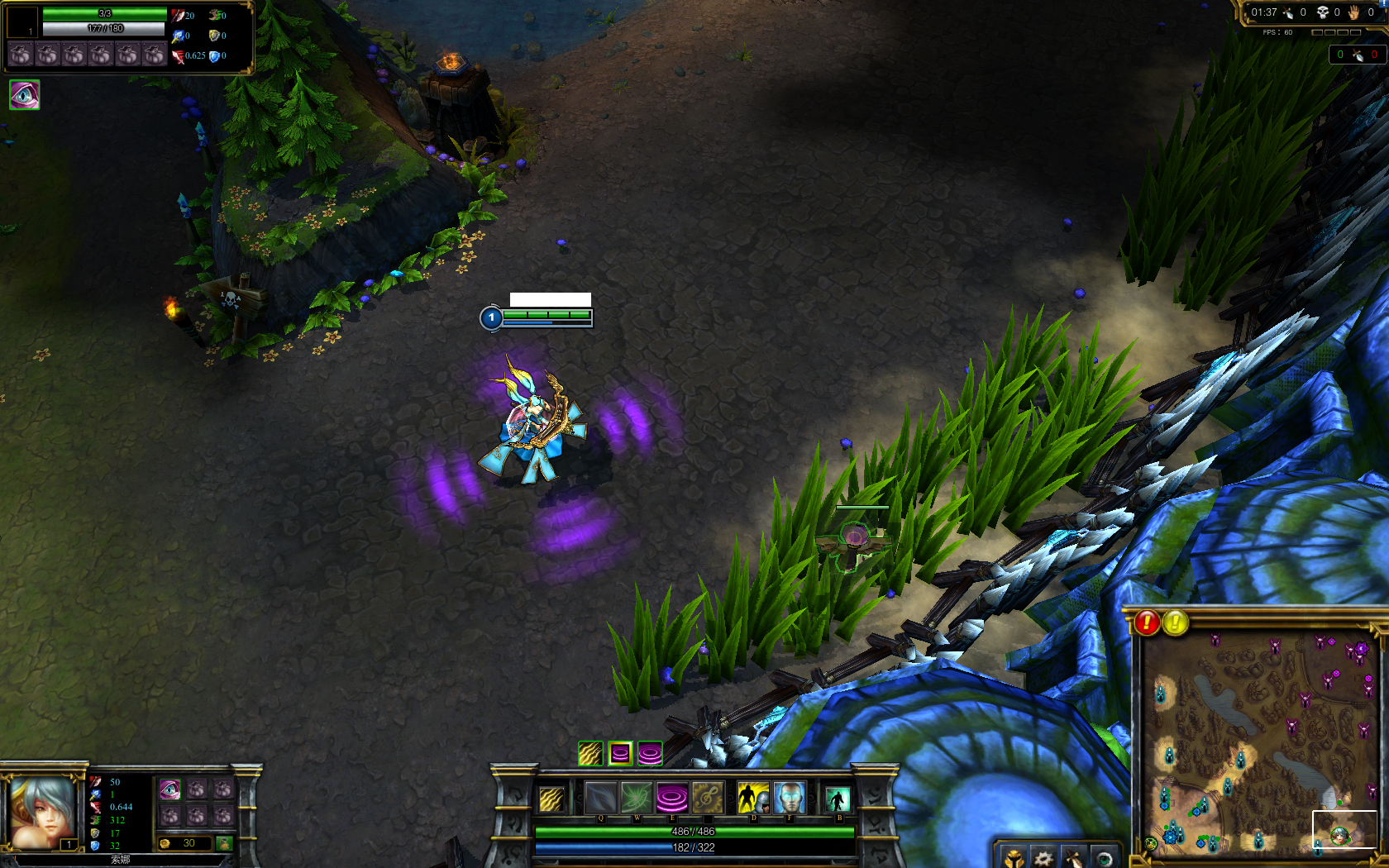The width and height of the screenshot is (1389, 868).
Task: Trigger the D summoner spell
Action: (752, 799)
